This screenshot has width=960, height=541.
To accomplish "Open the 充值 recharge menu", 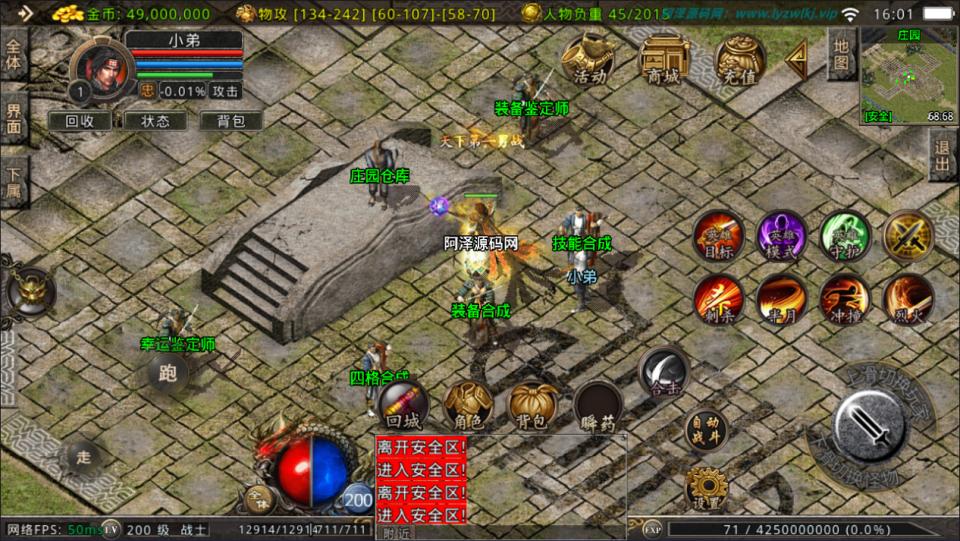I will pyautogui.click(x=740, y=60).
